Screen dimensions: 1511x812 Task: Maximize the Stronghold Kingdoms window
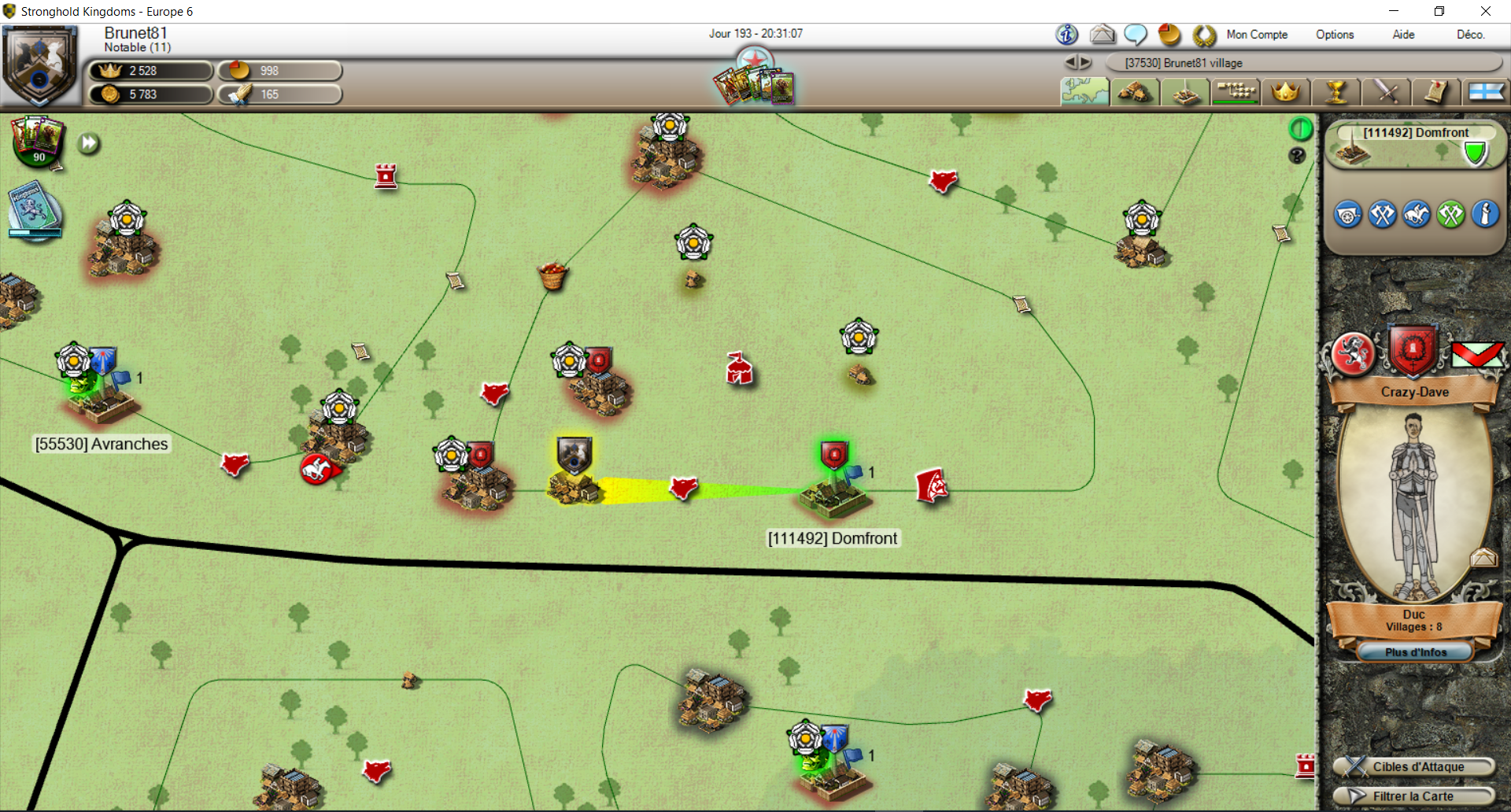point(1439,11)
